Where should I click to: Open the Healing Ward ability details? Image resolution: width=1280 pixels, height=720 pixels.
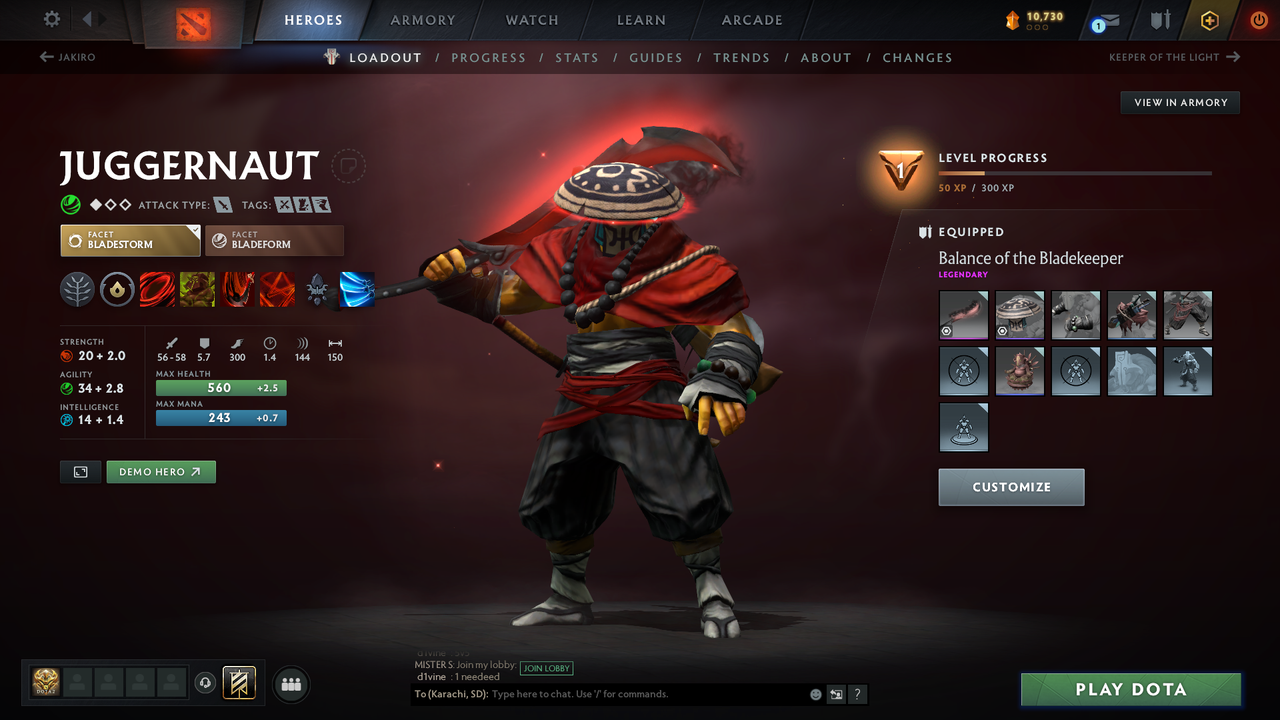(197, 289)
